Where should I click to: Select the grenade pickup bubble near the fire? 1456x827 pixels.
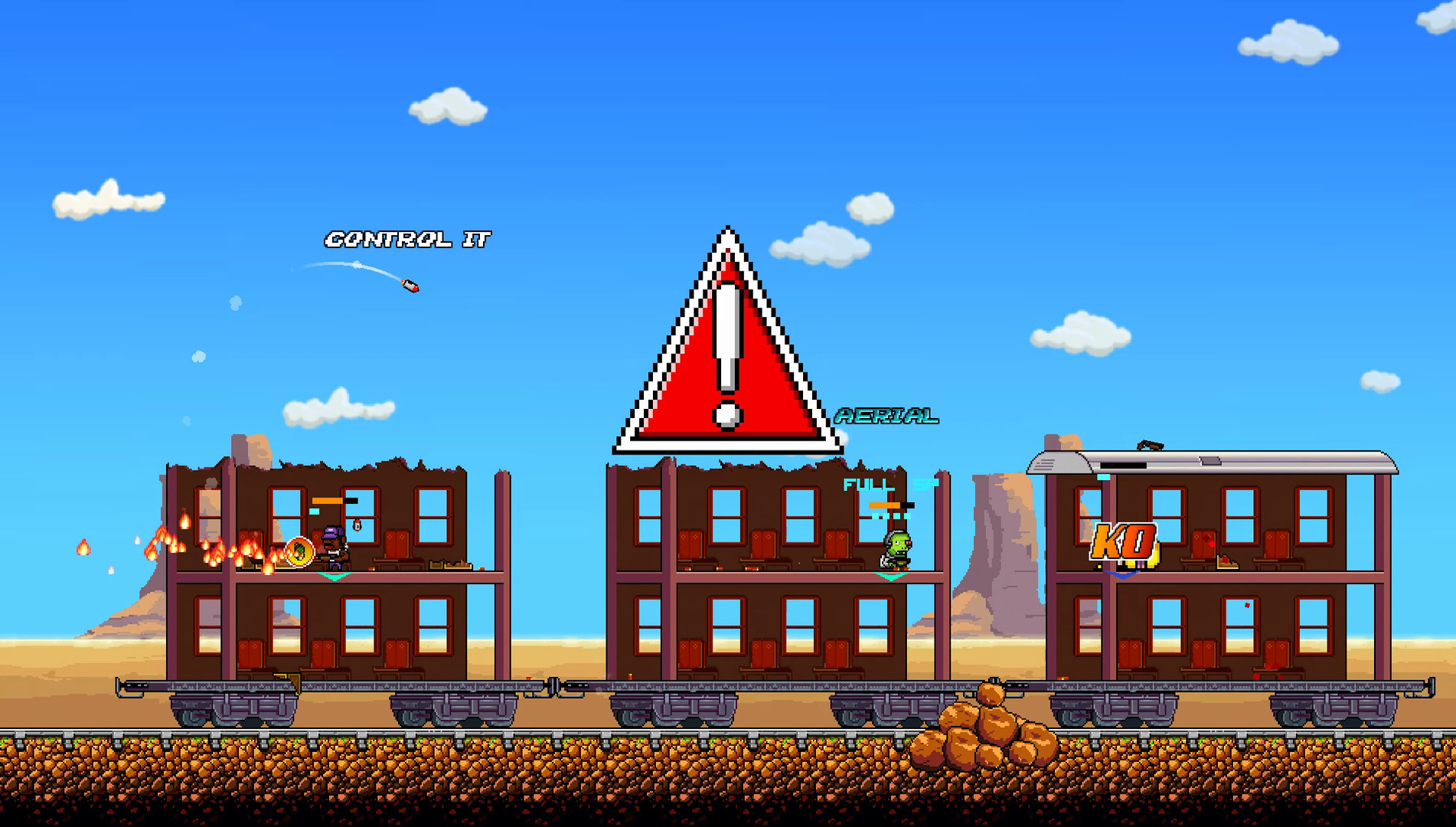tap(299, 553)
